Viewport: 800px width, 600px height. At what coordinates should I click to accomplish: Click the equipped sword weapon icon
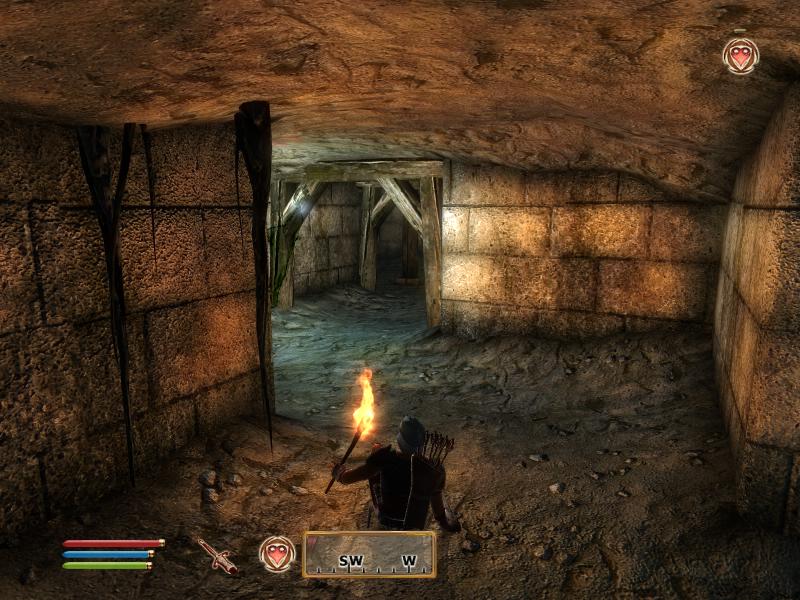click(216, 555)
